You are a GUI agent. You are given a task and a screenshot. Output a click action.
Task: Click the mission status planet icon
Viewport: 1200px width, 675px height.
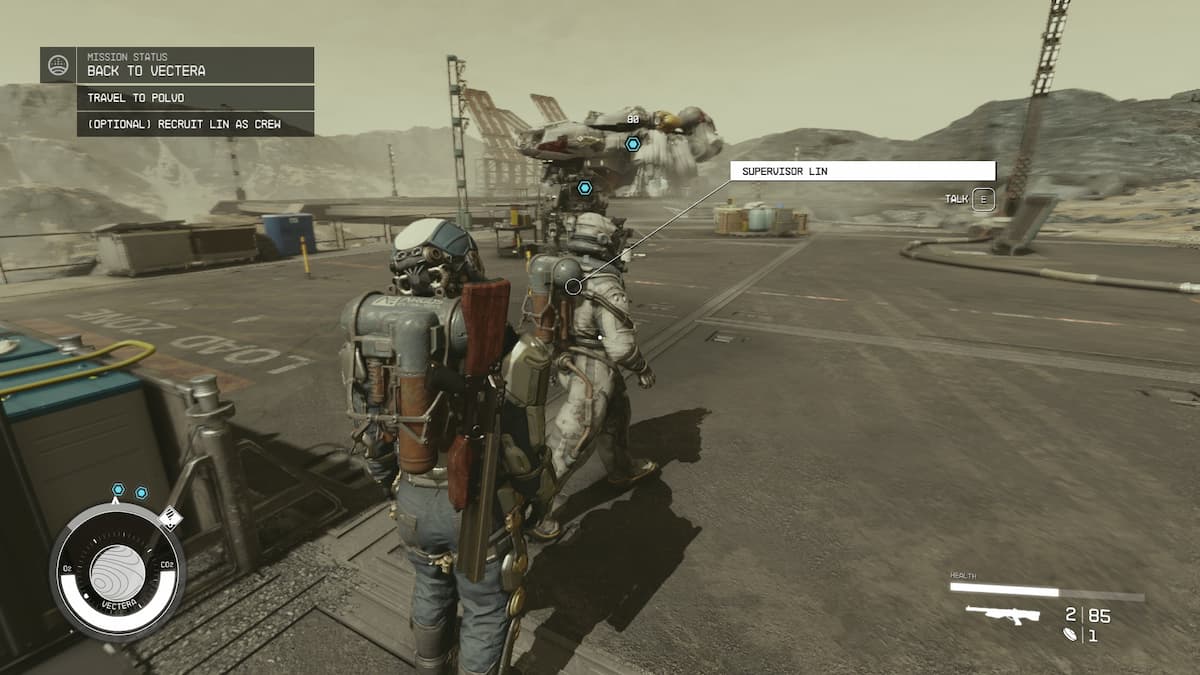58,65
